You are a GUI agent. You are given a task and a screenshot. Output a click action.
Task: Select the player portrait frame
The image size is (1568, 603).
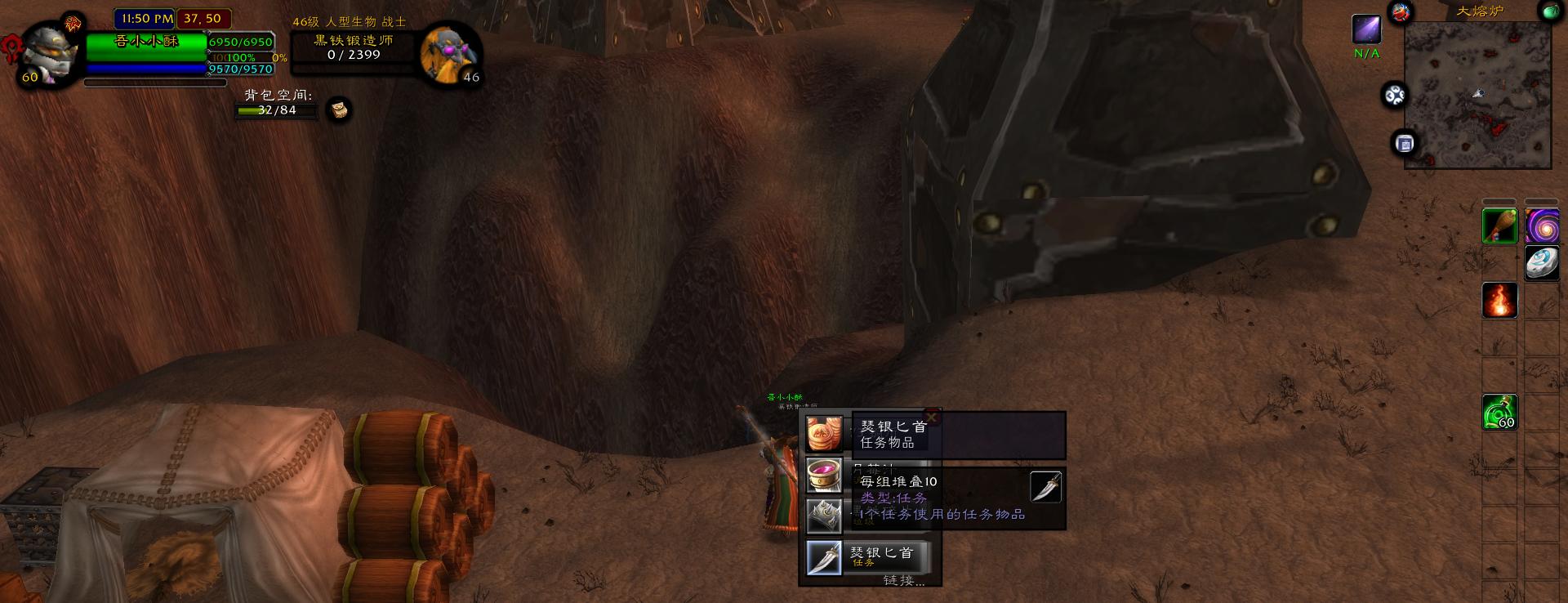(49, 53)
